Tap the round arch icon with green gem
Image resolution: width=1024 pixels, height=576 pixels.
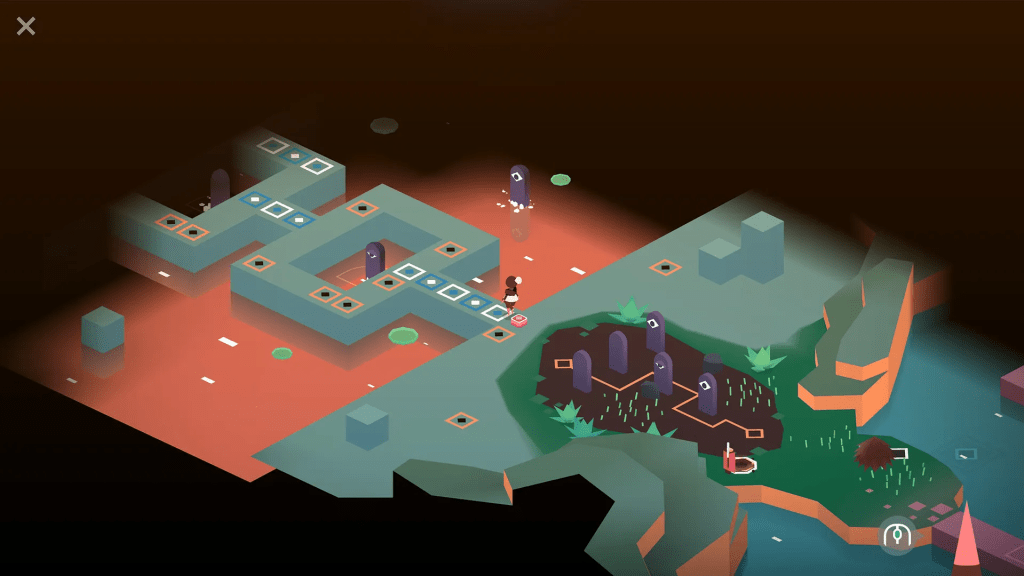[897, 535]
